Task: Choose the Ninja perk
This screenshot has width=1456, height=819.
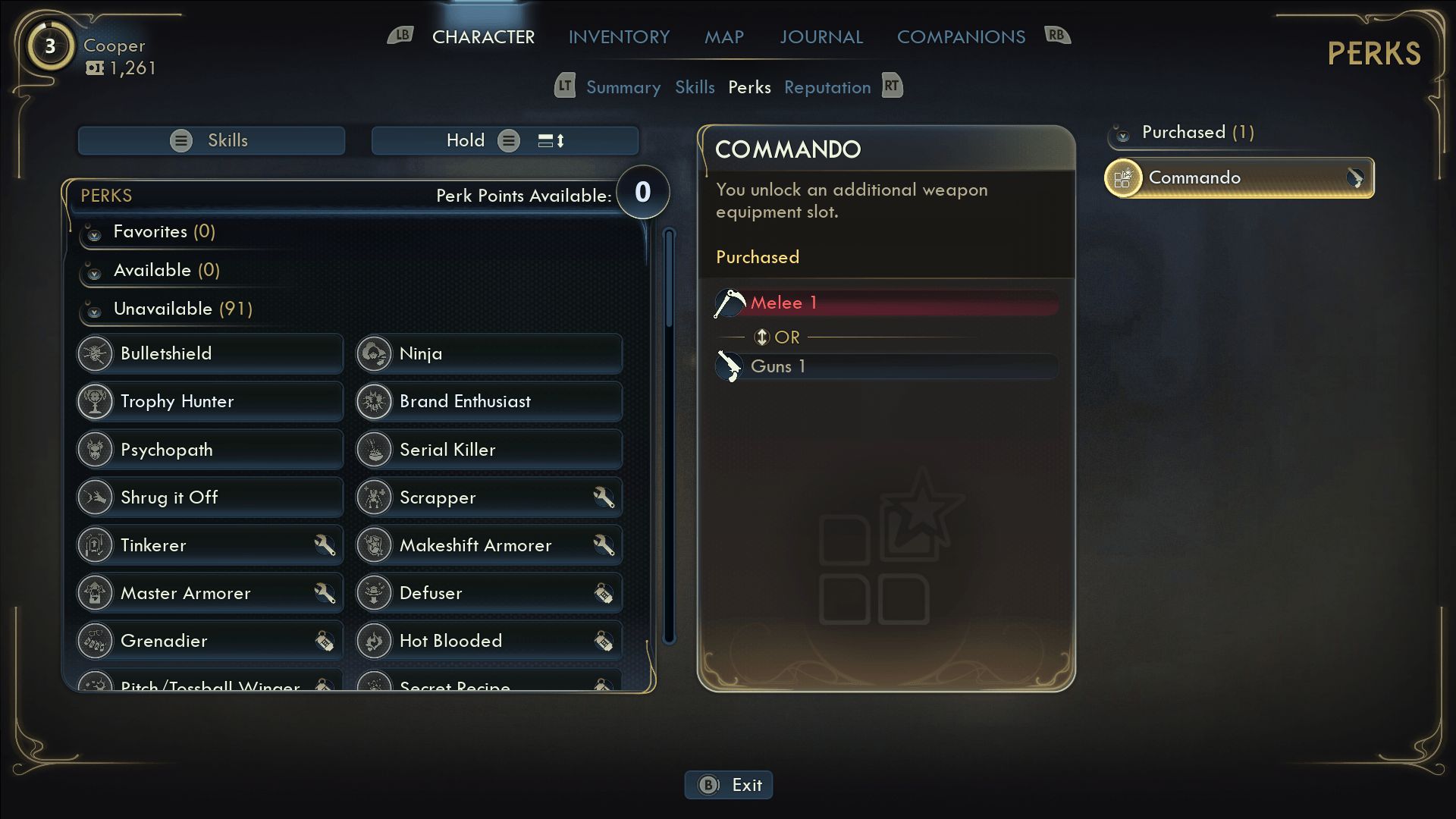Action: click(489, 353)
